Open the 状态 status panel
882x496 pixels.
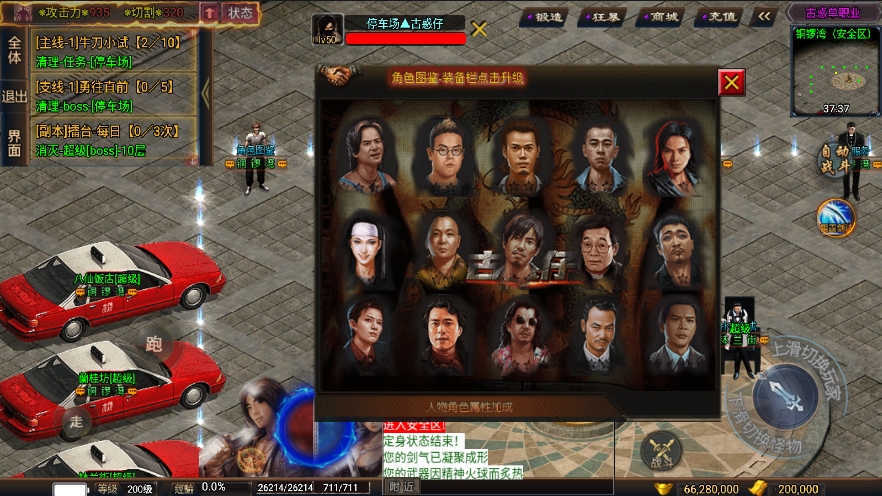tap(240, 13)
